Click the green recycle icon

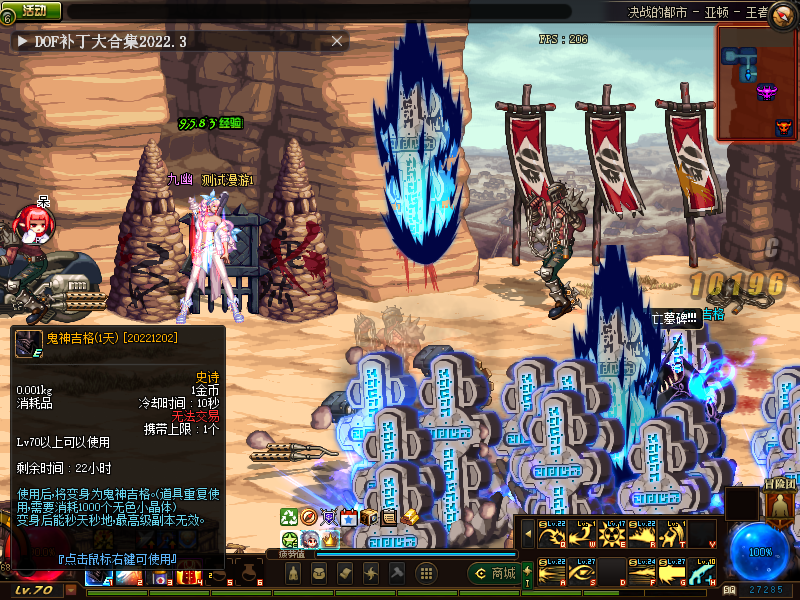[x=289, y=517]
